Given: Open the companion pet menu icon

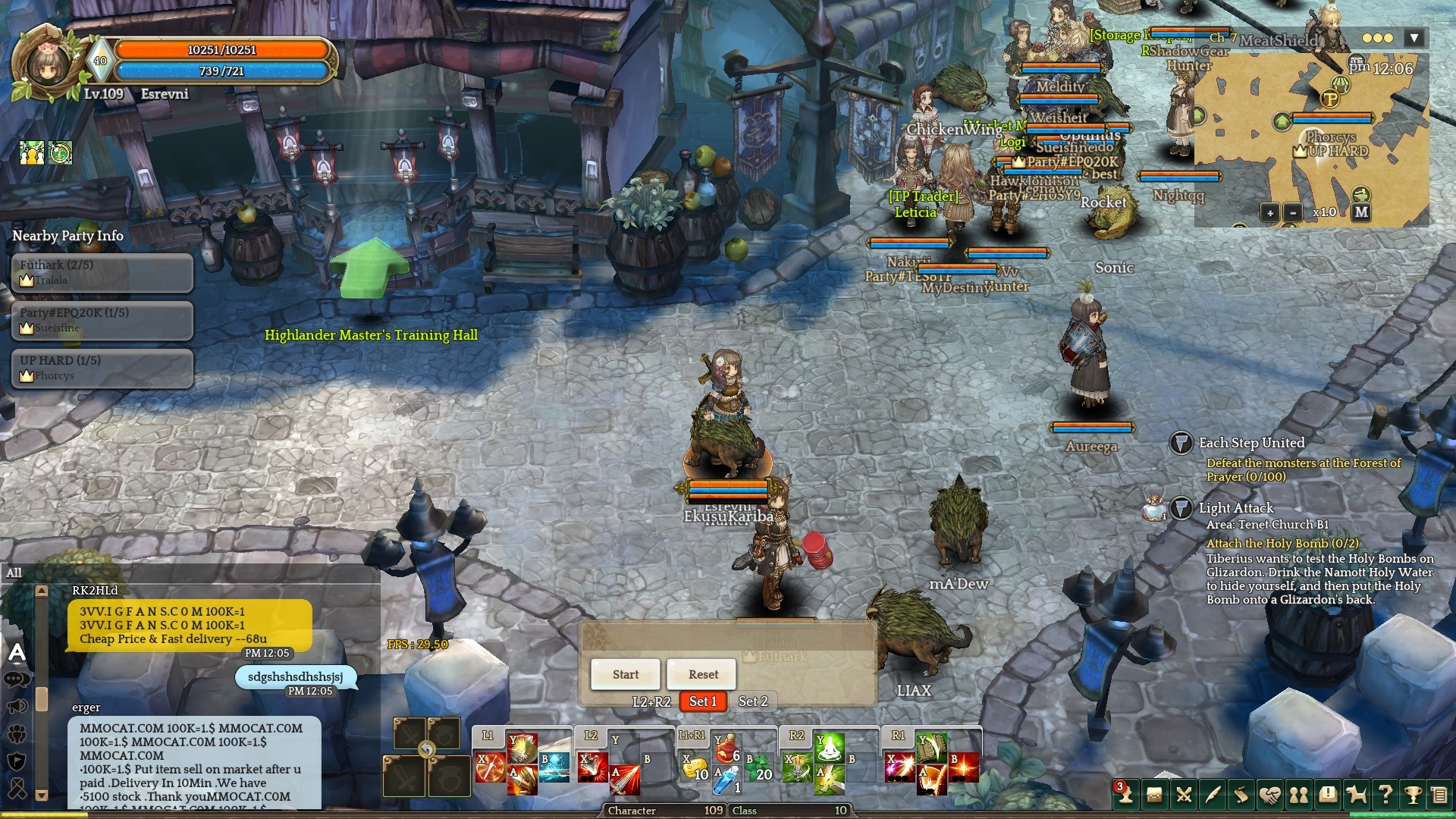Looking at the screenshot, I should coord(1356,794).
